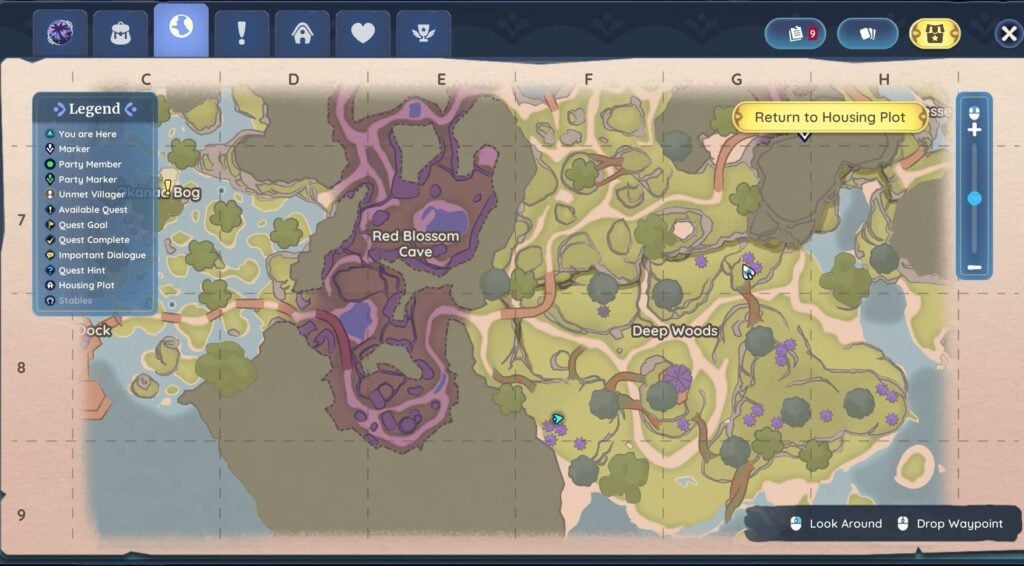The width and height of the screenshot is (1024, 566).
Task: Click the map zoom slider handle
Action: coord(974,199)
